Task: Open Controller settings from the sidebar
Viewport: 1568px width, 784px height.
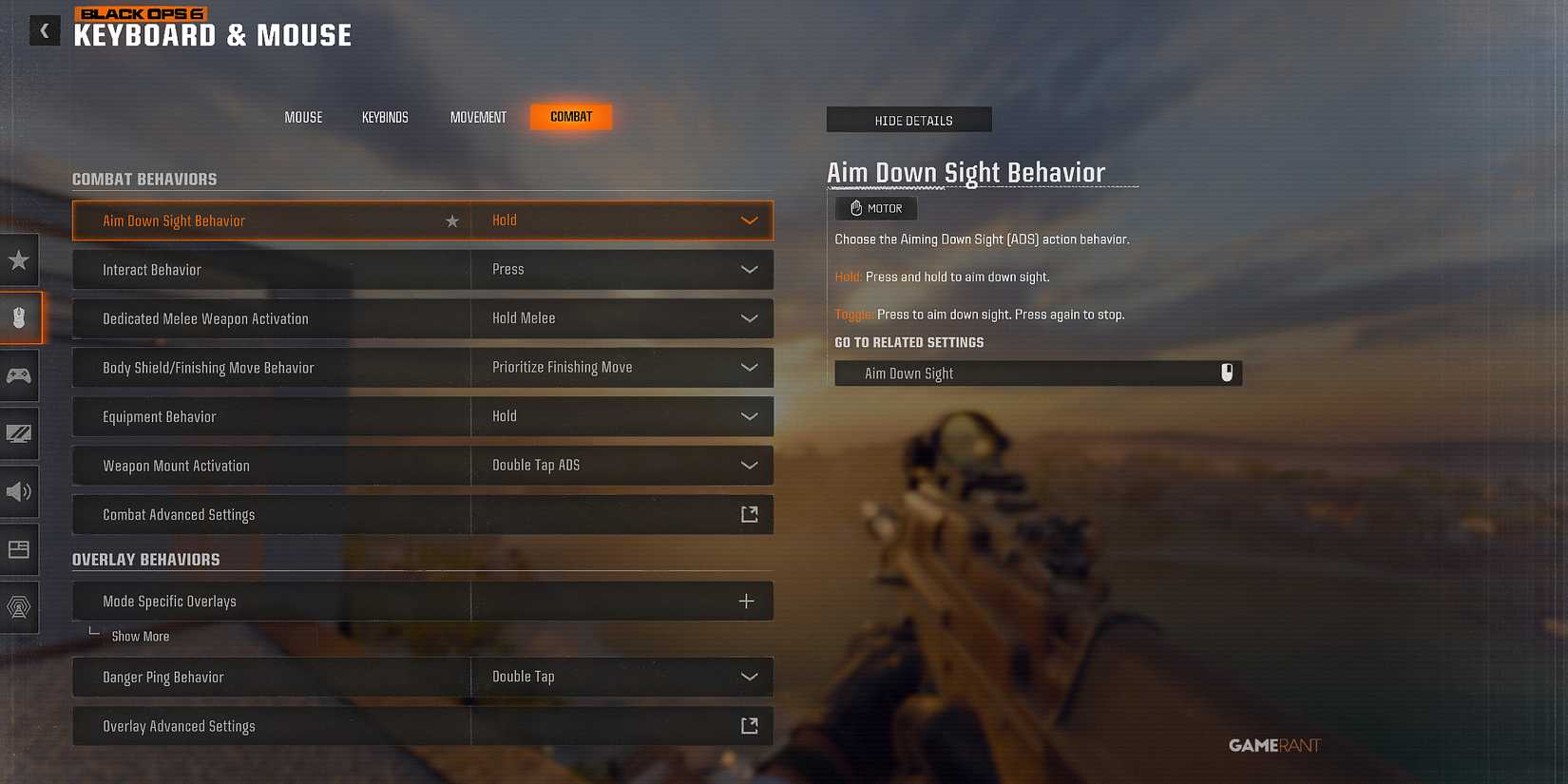Action: 19,375
